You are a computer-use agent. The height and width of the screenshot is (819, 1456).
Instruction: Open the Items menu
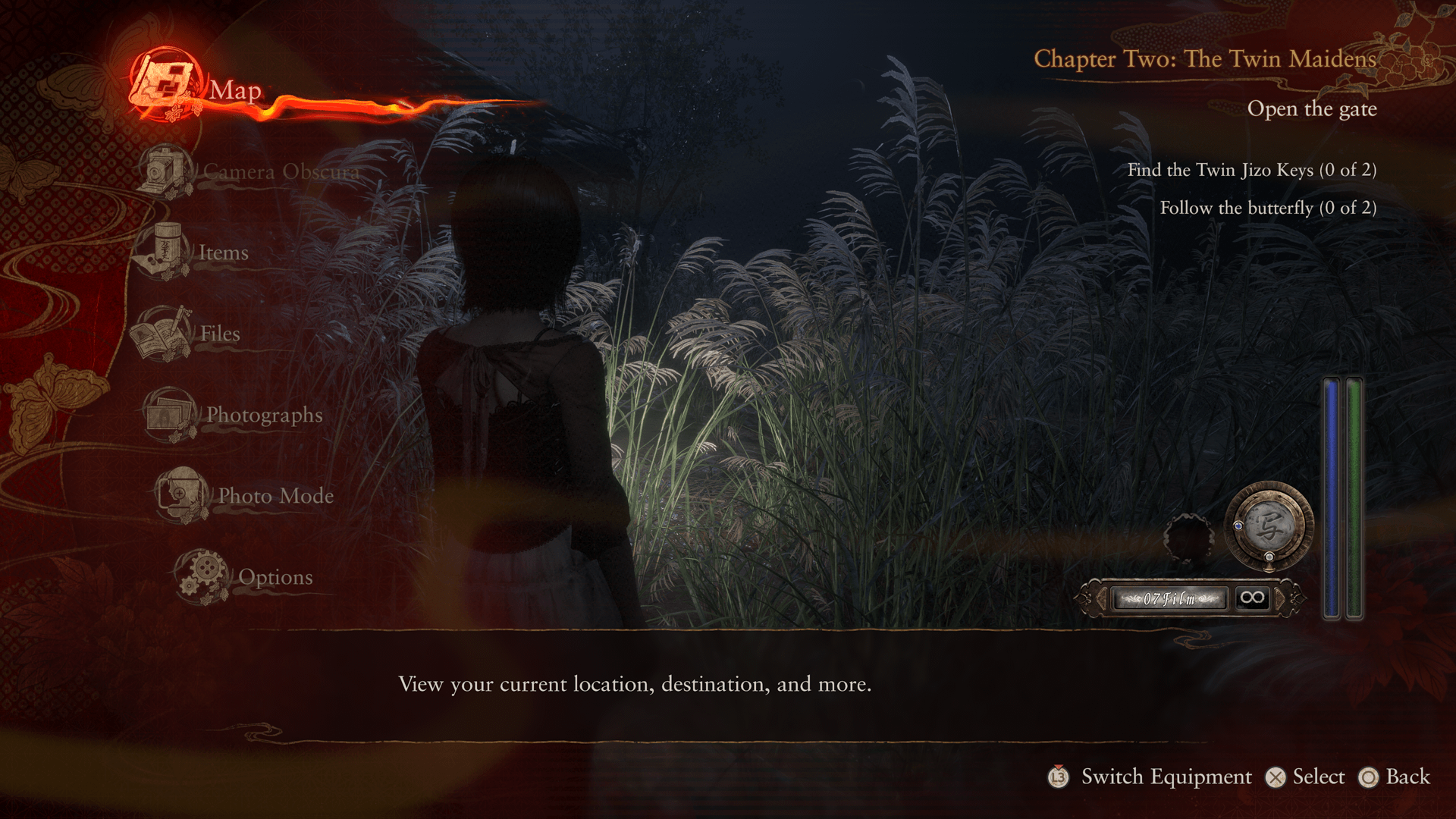(x=223, y=253)
